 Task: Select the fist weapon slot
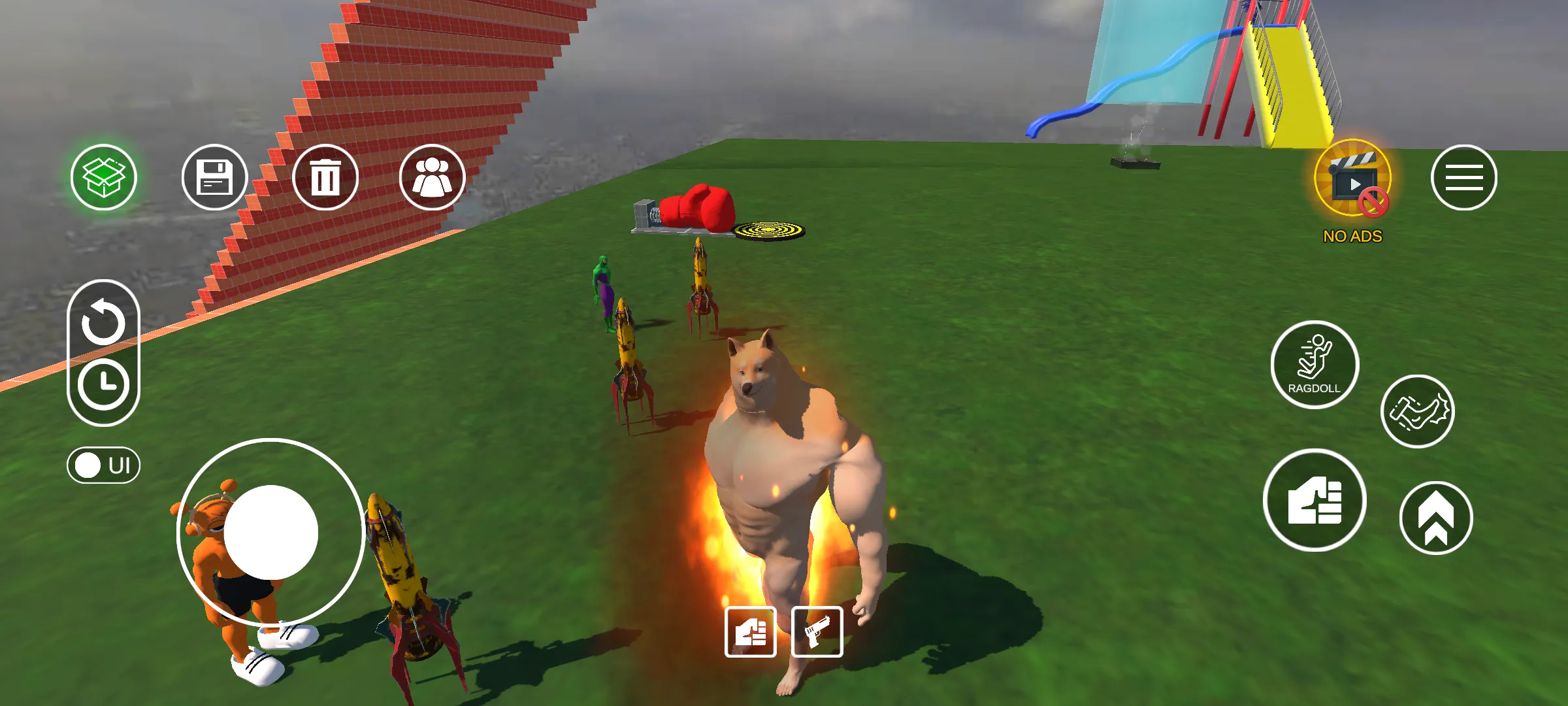pos(751,632)
